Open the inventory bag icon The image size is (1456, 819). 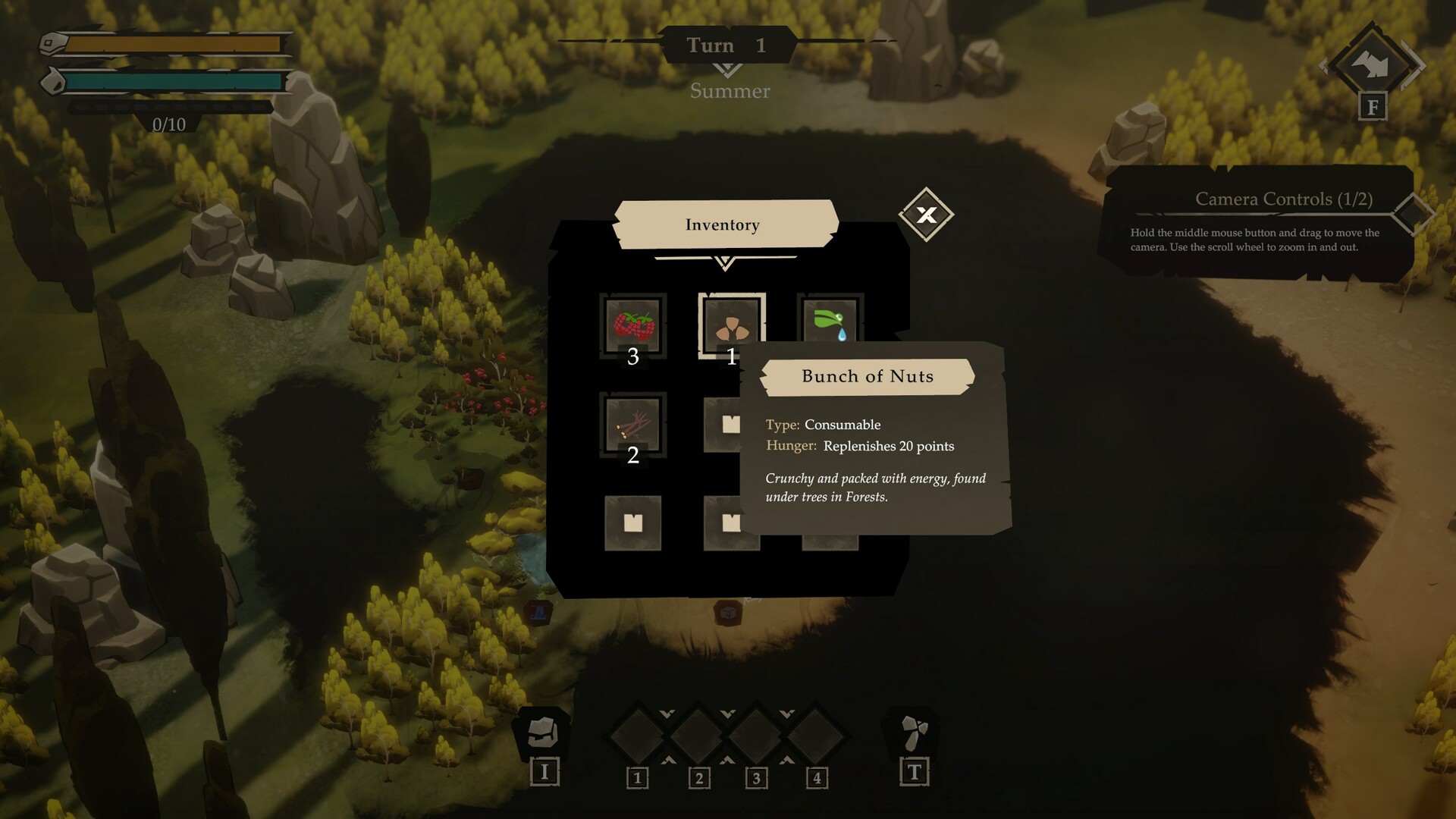(x=543, y=732)
